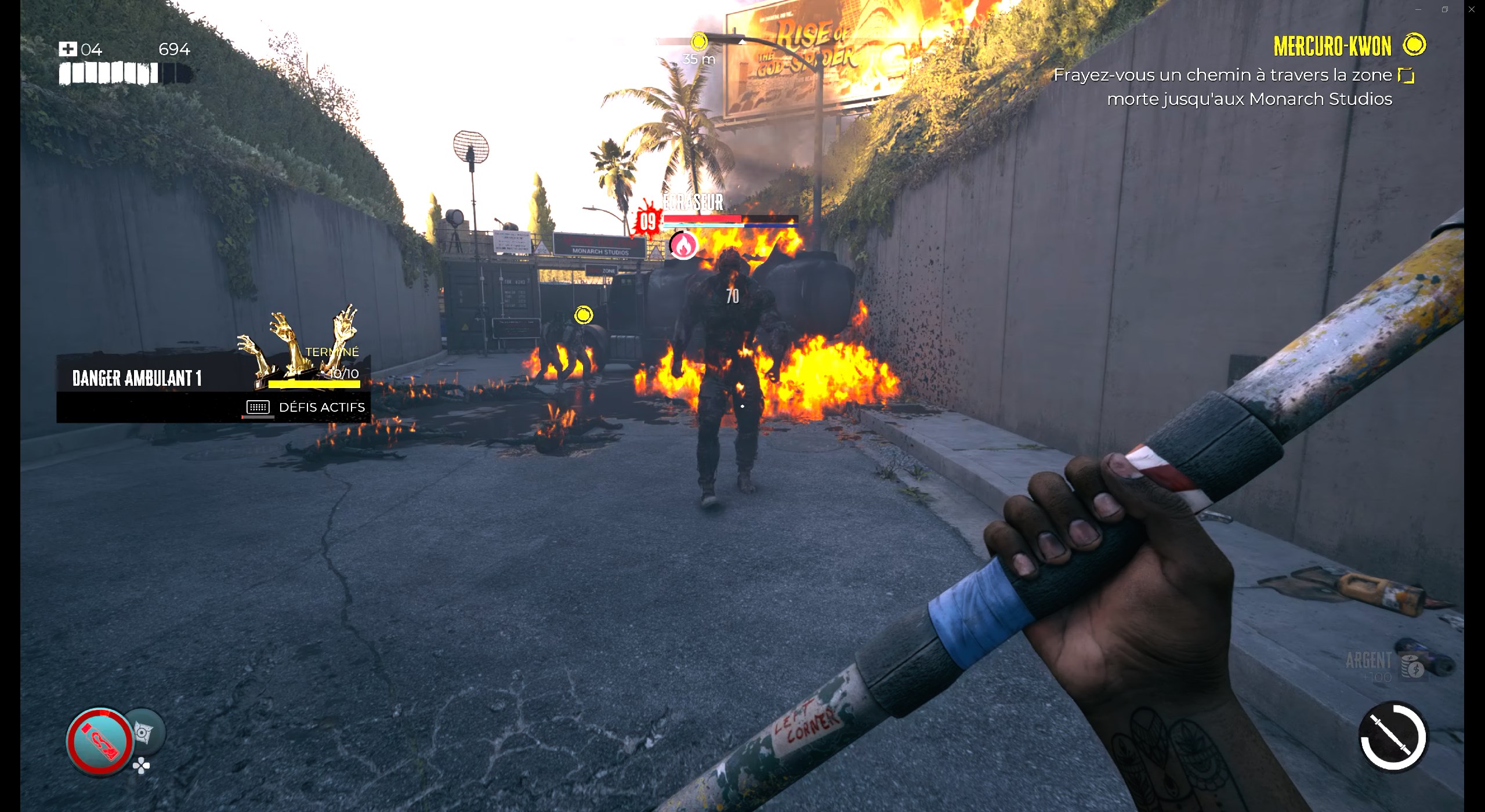This screenshot has height=812, width=1485.
Task: Click the level 09 blood splatter badge
Action: click(649, 220)
